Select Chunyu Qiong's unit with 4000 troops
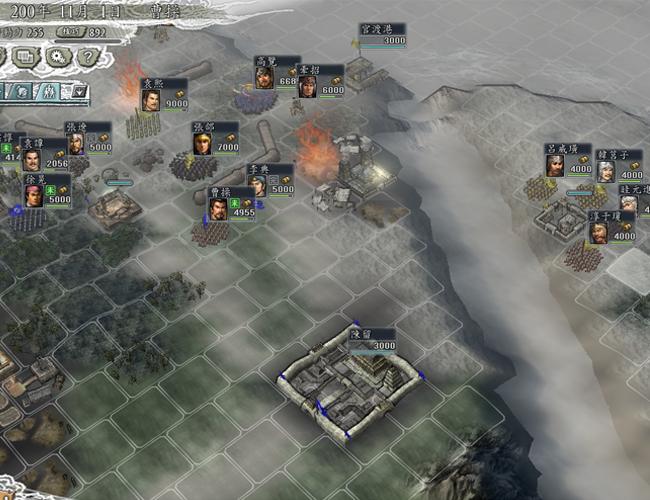This screenshot has height=500, width=650. pyautogui.click(x=598, y=234)
